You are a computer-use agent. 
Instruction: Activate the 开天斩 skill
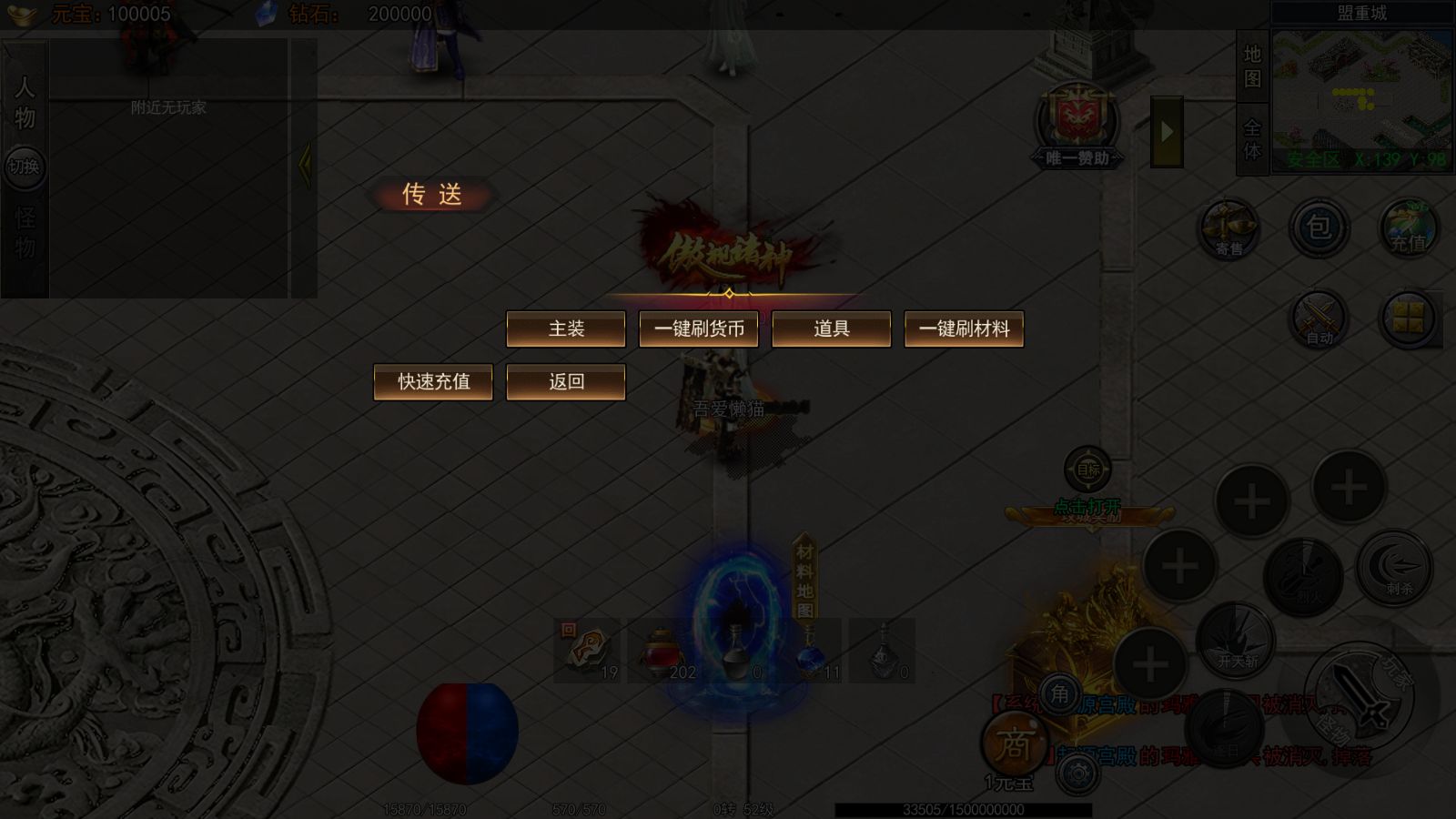point(1236,641)
